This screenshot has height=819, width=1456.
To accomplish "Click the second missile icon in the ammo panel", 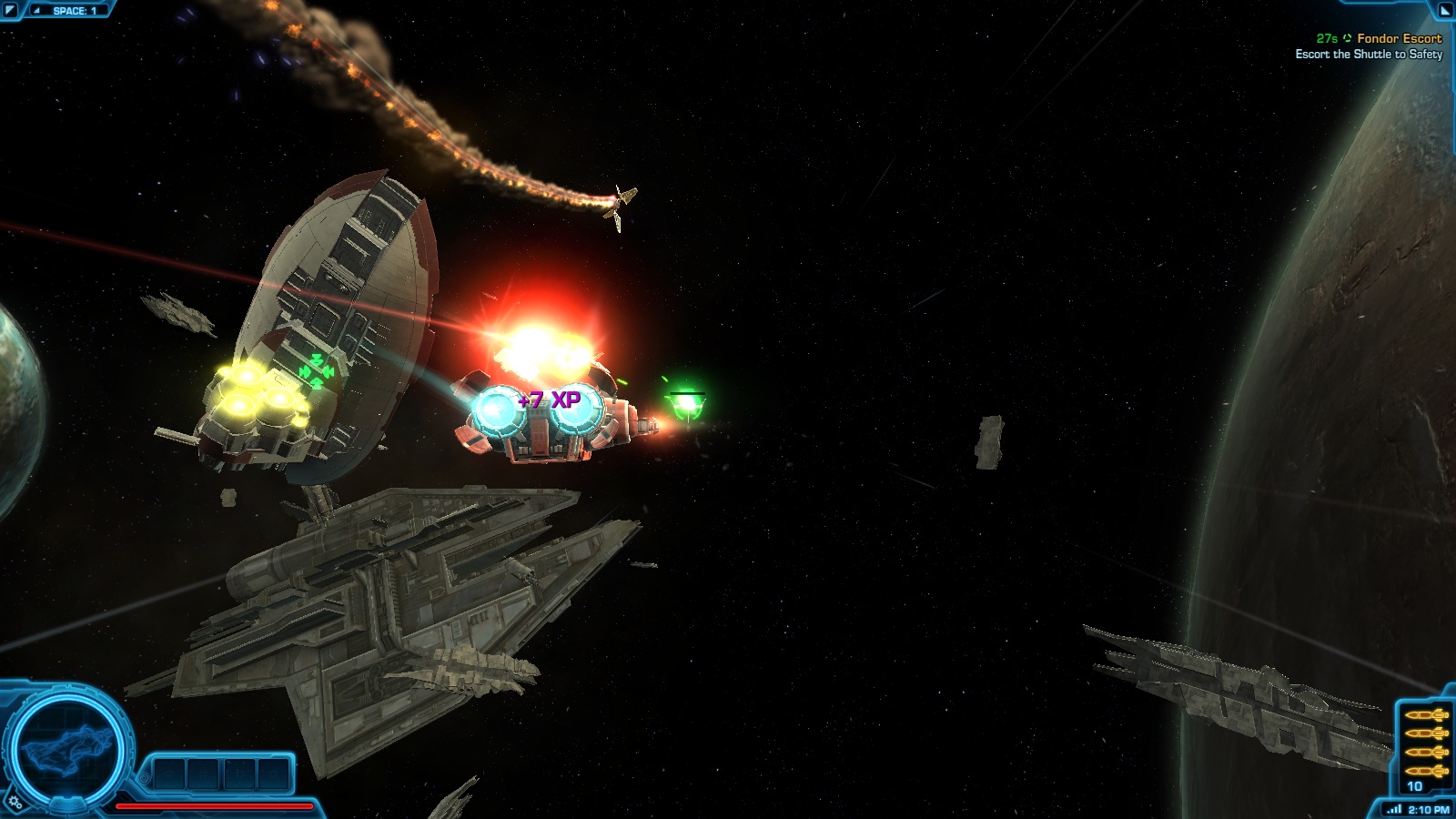I will coord(1426,733).
